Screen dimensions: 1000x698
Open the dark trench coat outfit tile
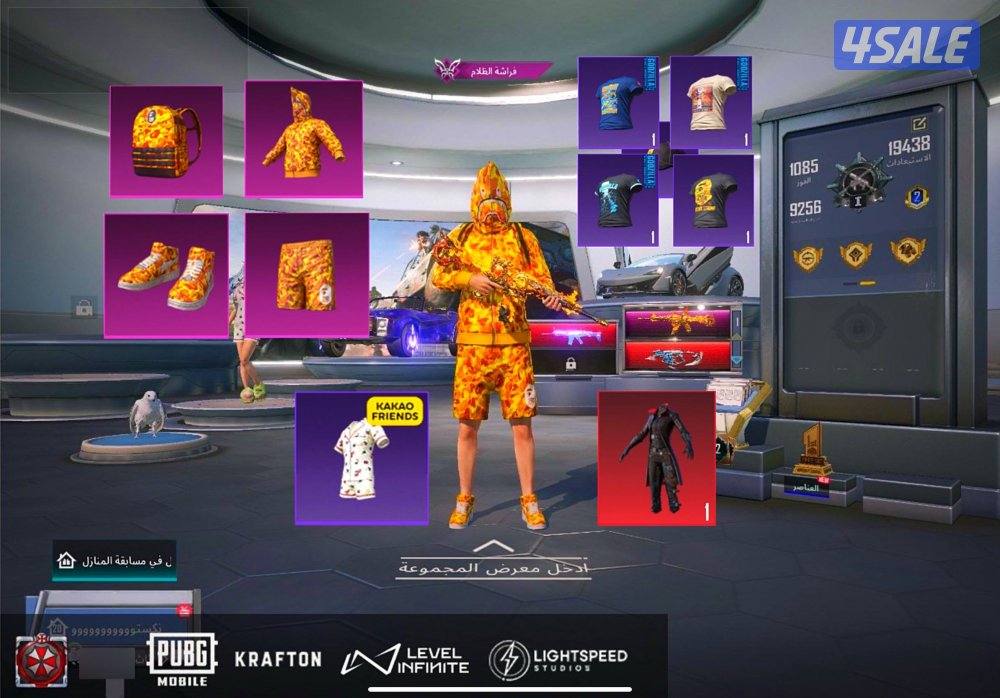(x=655, y=456)
